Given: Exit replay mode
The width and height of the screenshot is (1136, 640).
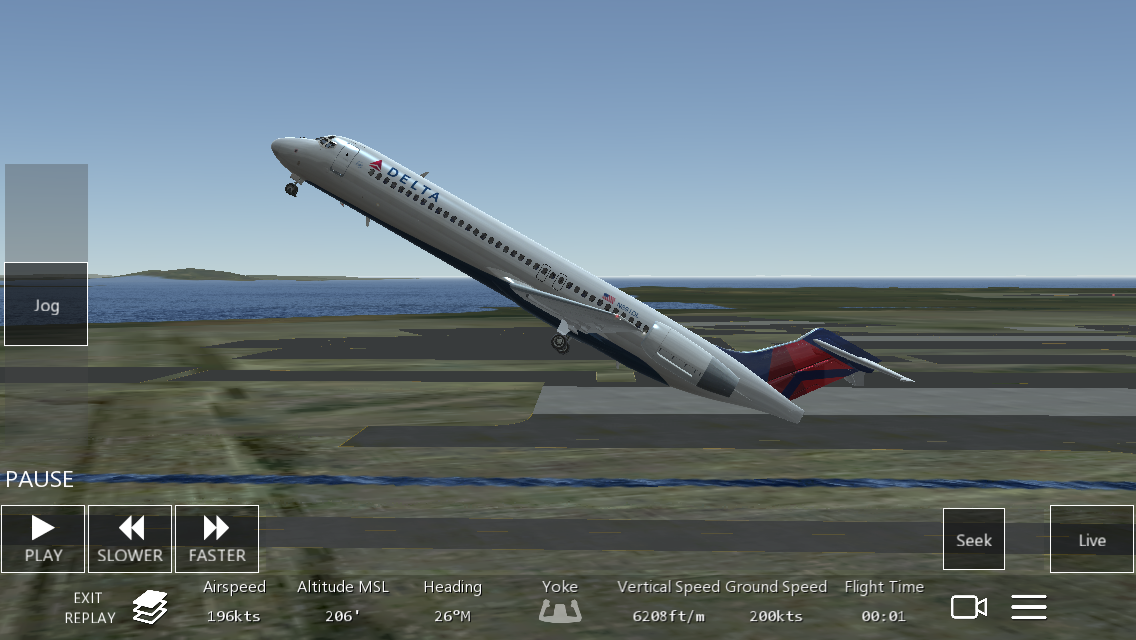Looking at the screenshot, I should (x=90, y=607).
